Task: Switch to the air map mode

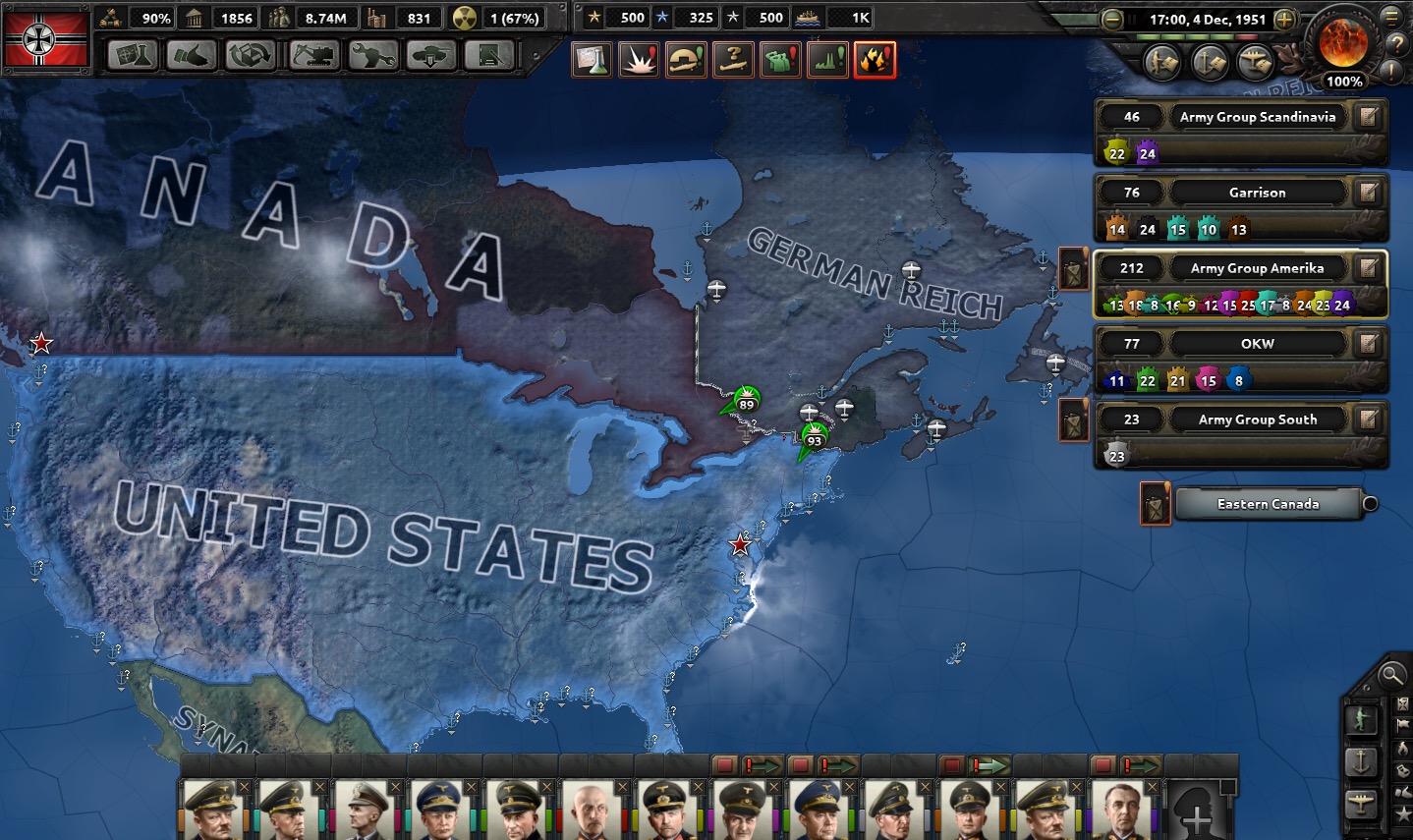Action: pos(1361,803)
